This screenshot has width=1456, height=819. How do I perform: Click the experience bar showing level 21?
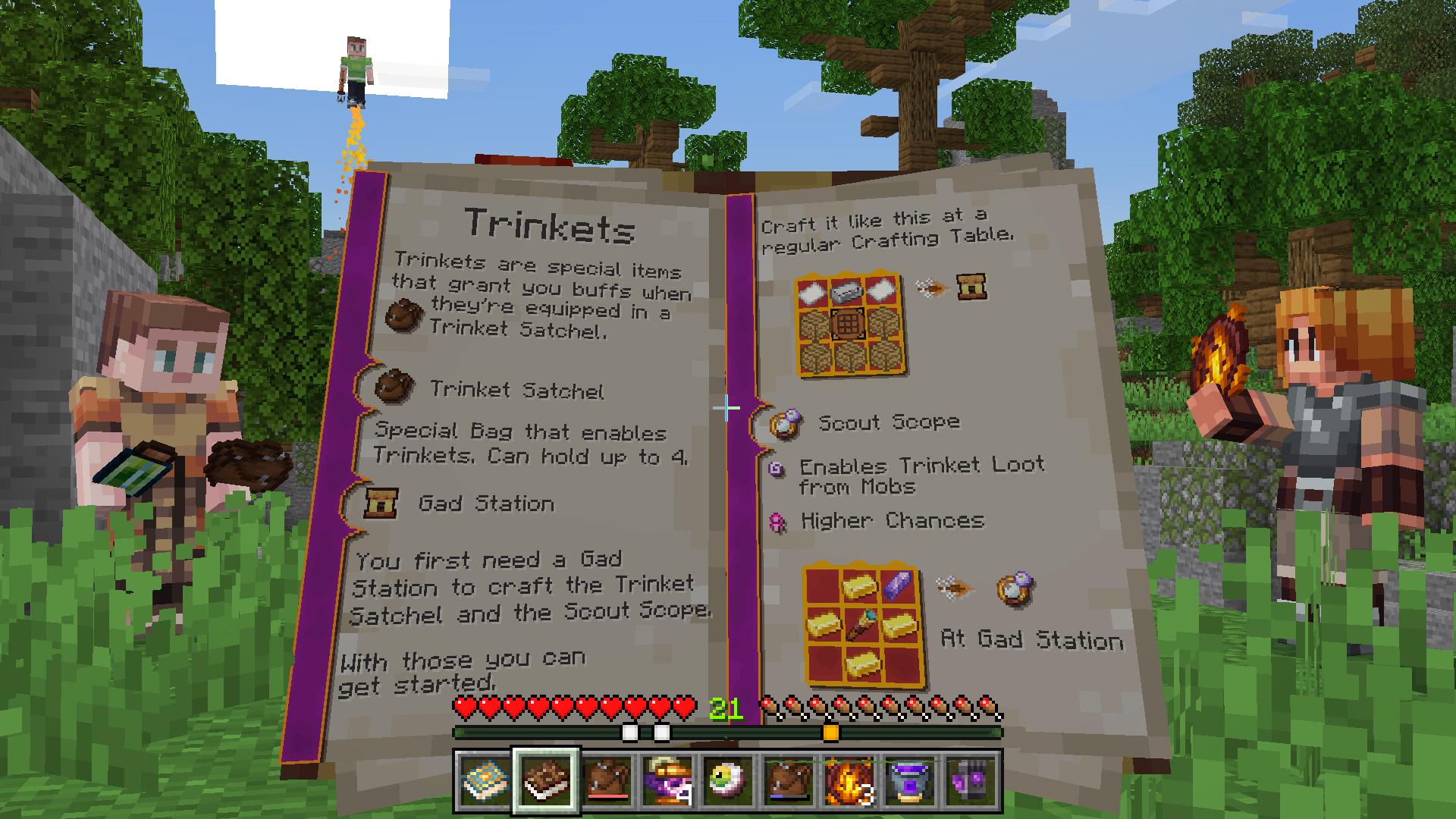click(728, 730)
